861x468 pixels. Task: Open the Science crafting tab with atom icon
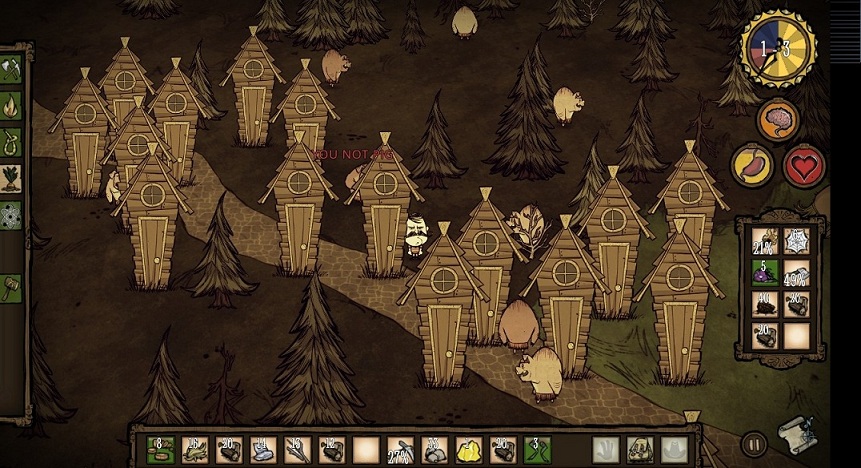pyautogui.click(x=12, y=214)
